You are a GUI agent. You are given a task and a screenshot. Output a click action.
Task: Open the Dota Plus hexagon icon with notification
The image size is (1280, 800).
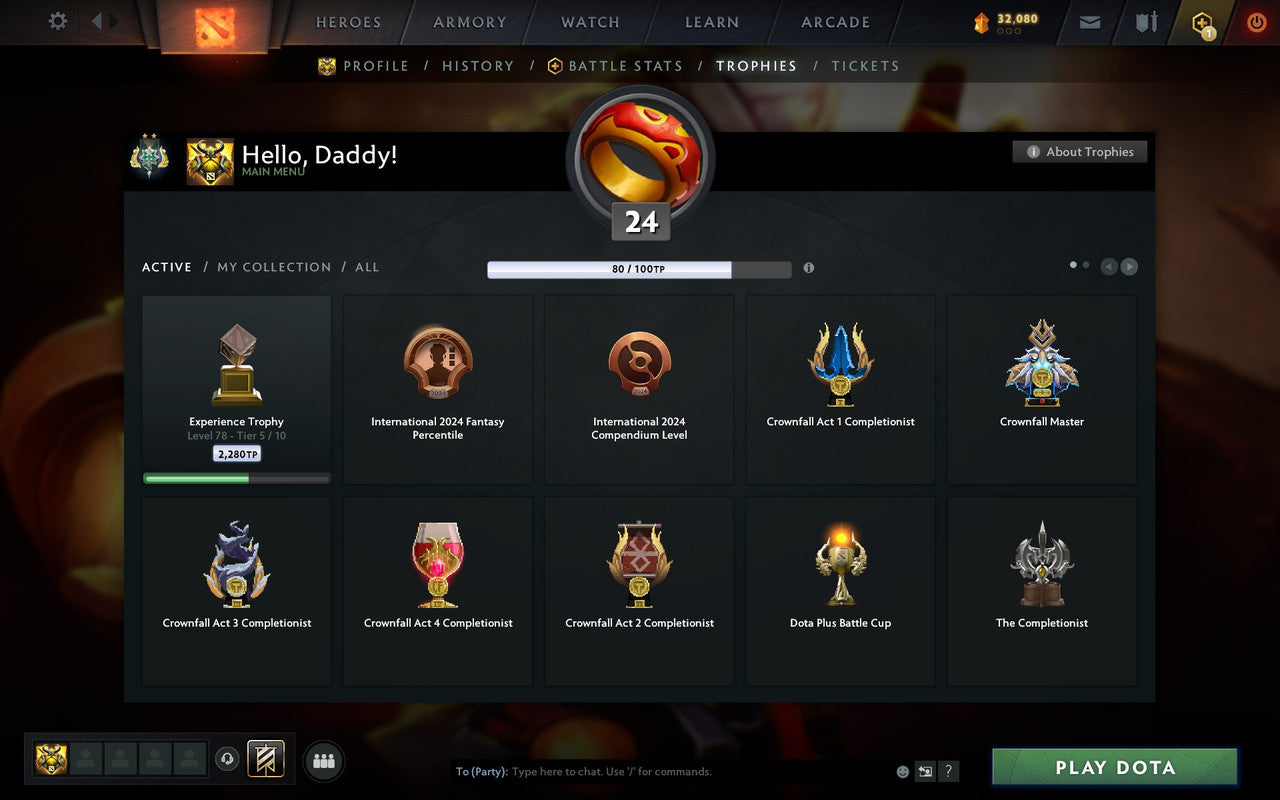click(1202, 22)
